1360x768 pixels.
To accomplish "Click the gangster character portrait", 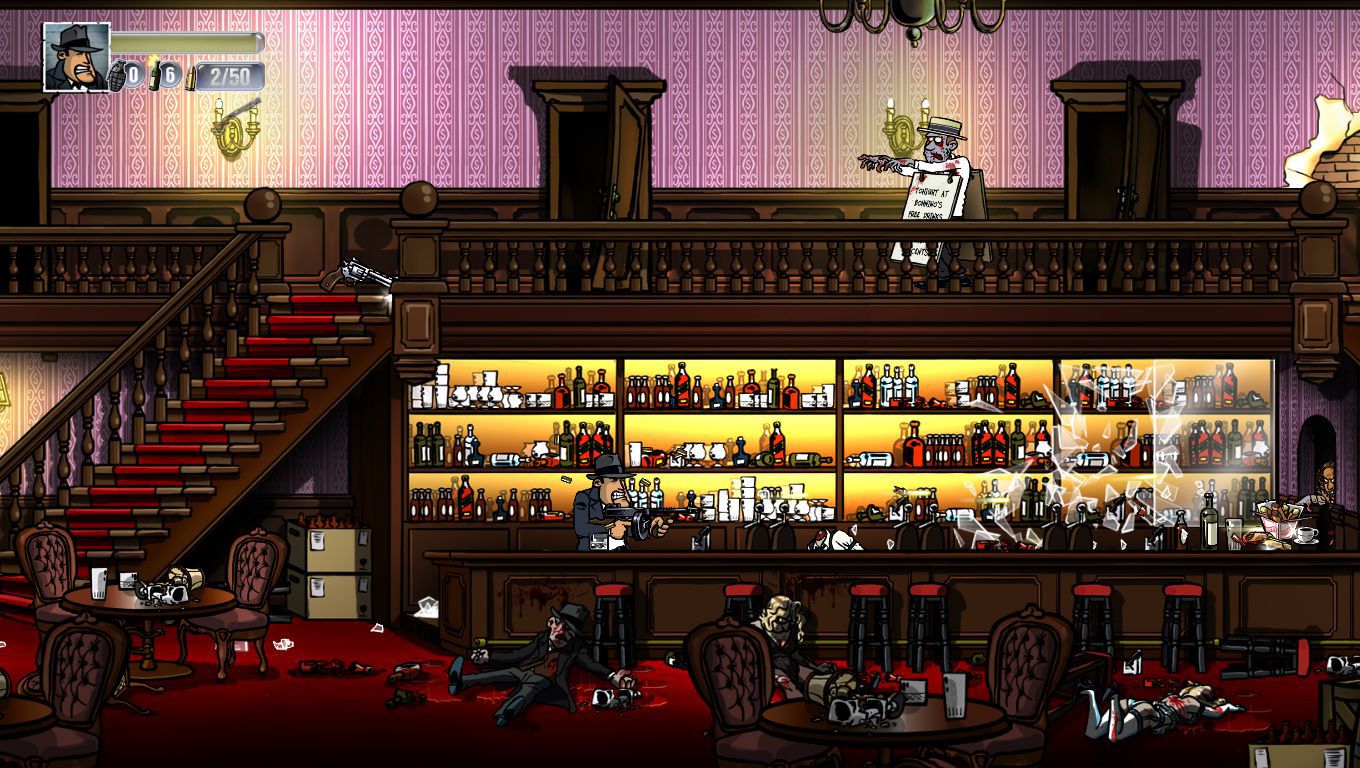I will pos(77,57).
